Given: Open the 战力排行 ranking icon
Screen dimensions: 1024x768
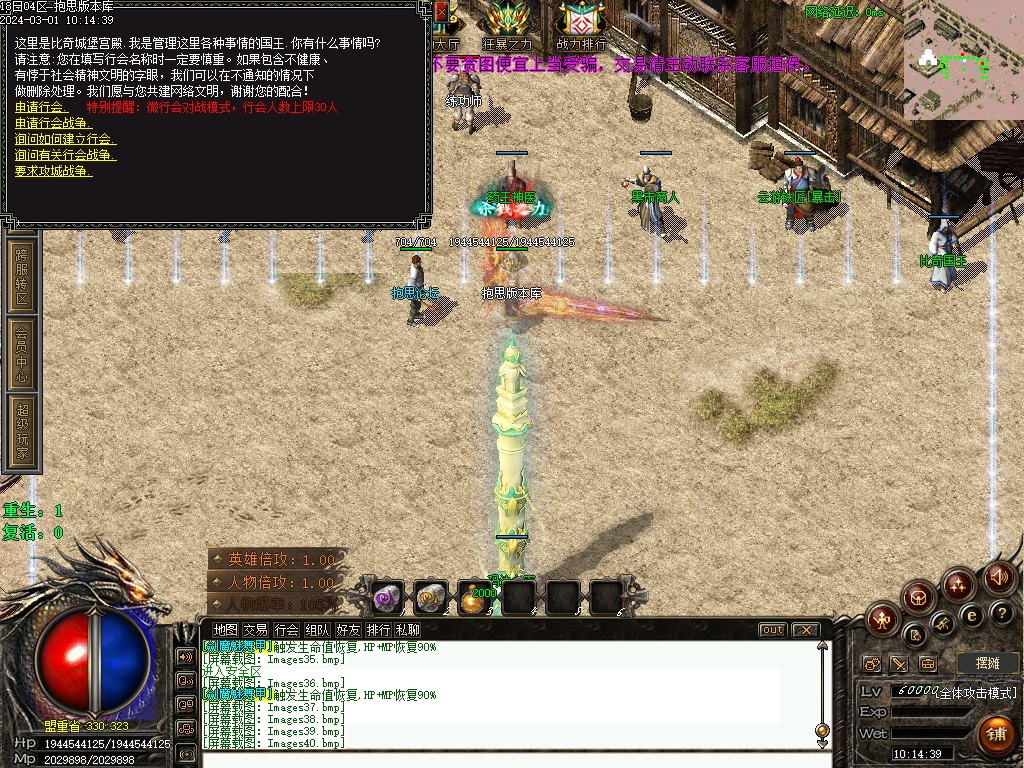Looking at the screenshot, I should 581,24.
